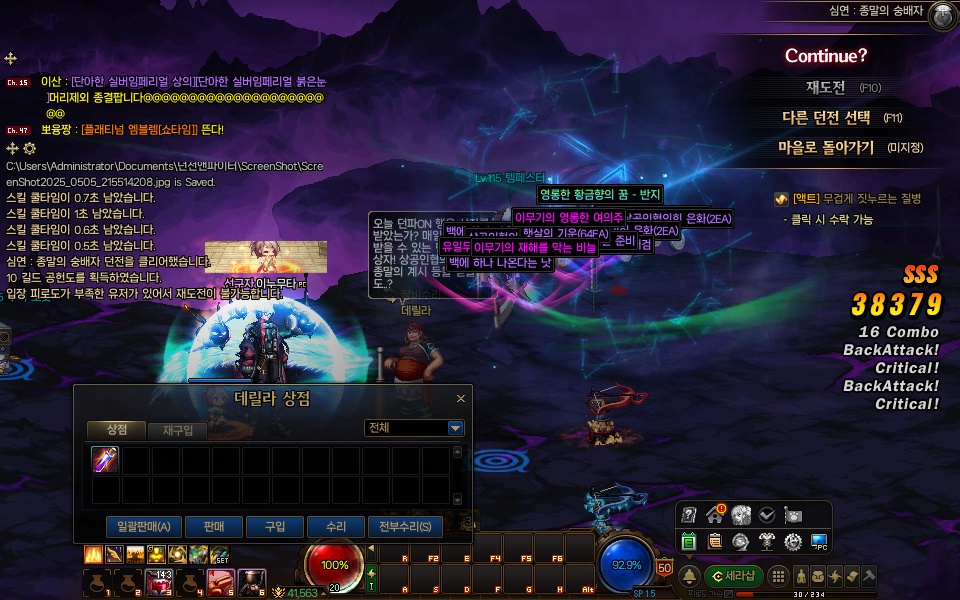
Task: Click the 구입 buy button
Action: tap(274, 526)
